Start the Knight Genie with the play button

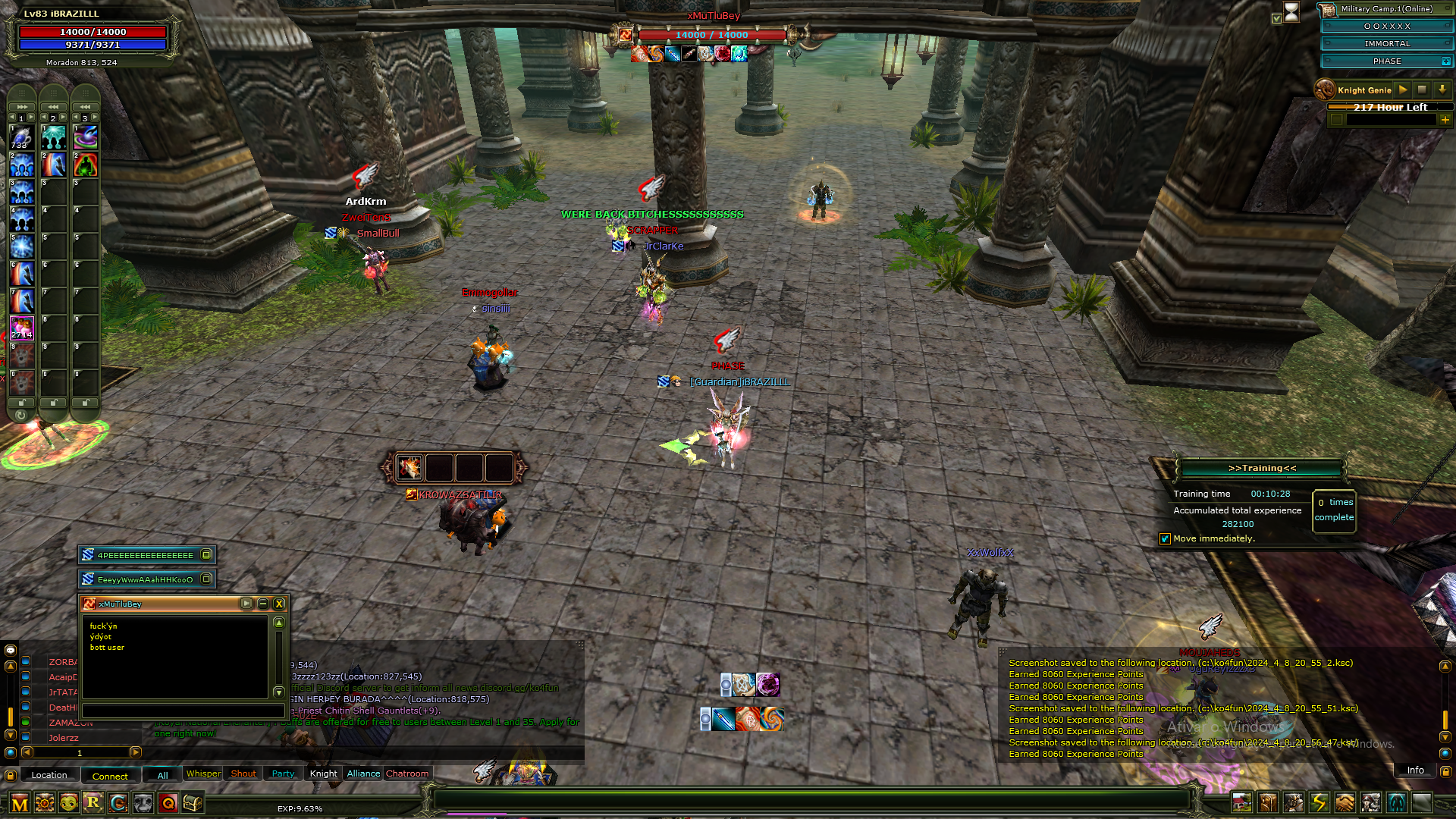click(x=1403, y=89)
